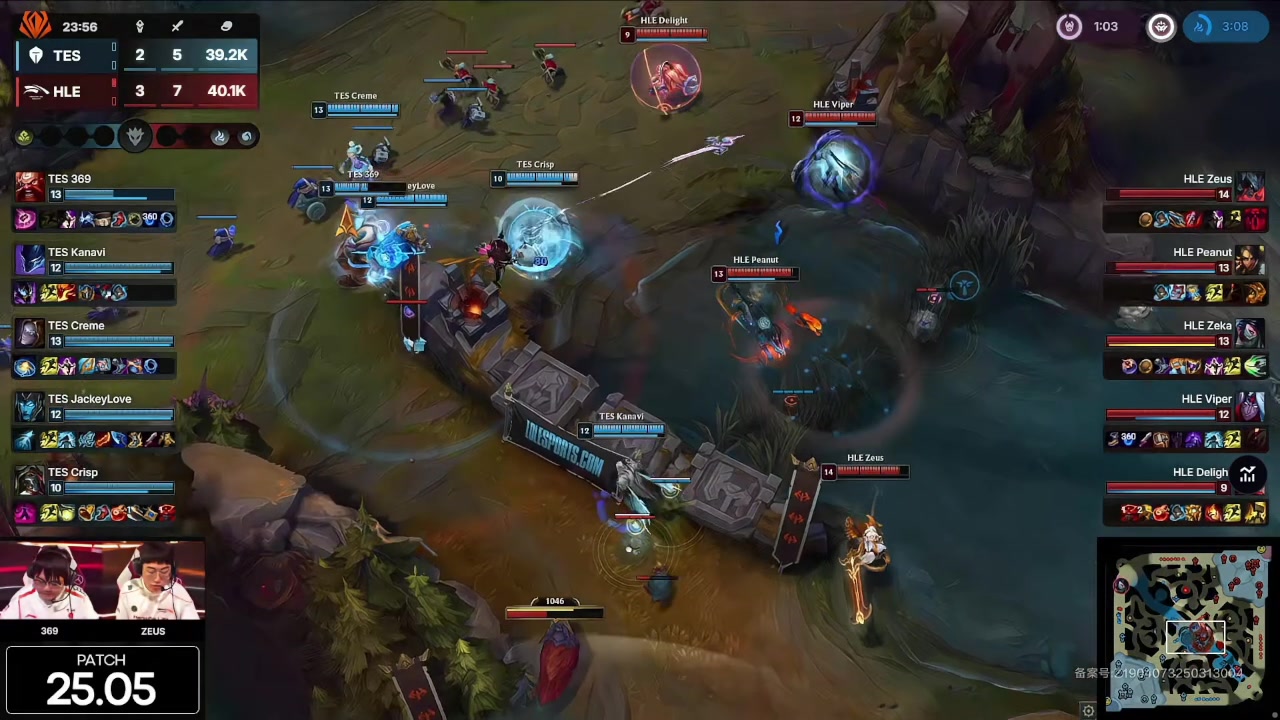Select the purple Baron timer icon
This screenshot has width=1280, height=720.
(x=1069, y=27)
